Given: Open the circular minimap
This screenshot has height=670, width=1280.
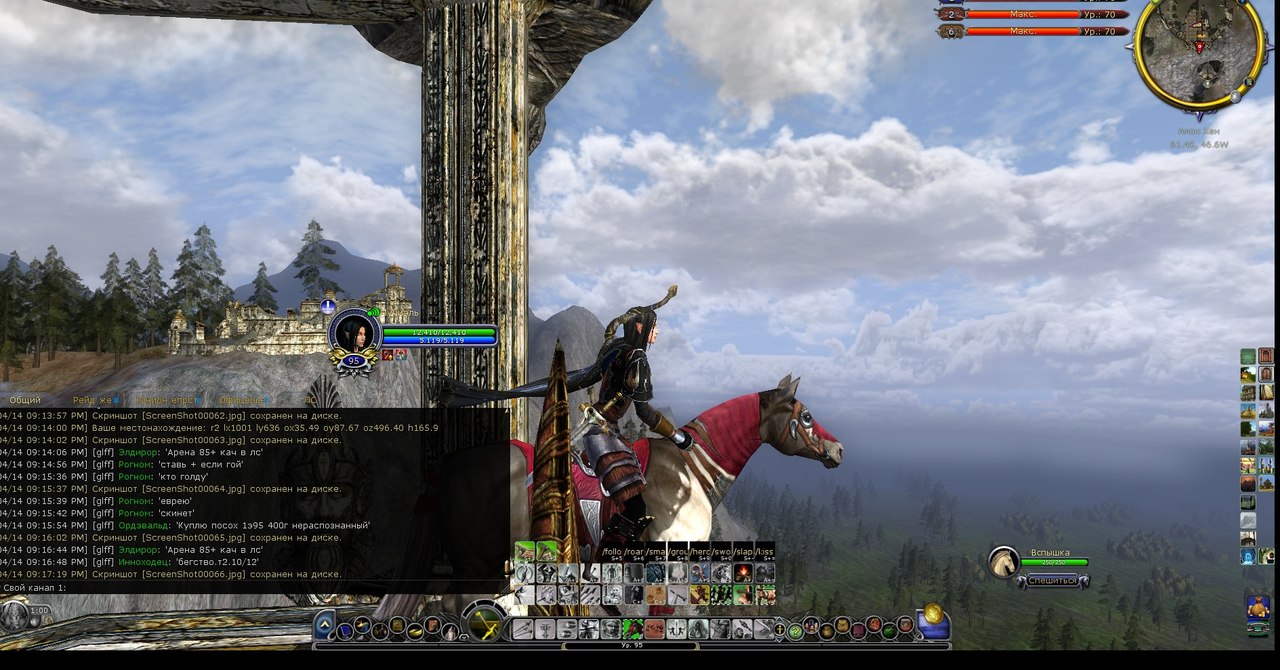Looking at the screenshot, I should coord(1196,53).
